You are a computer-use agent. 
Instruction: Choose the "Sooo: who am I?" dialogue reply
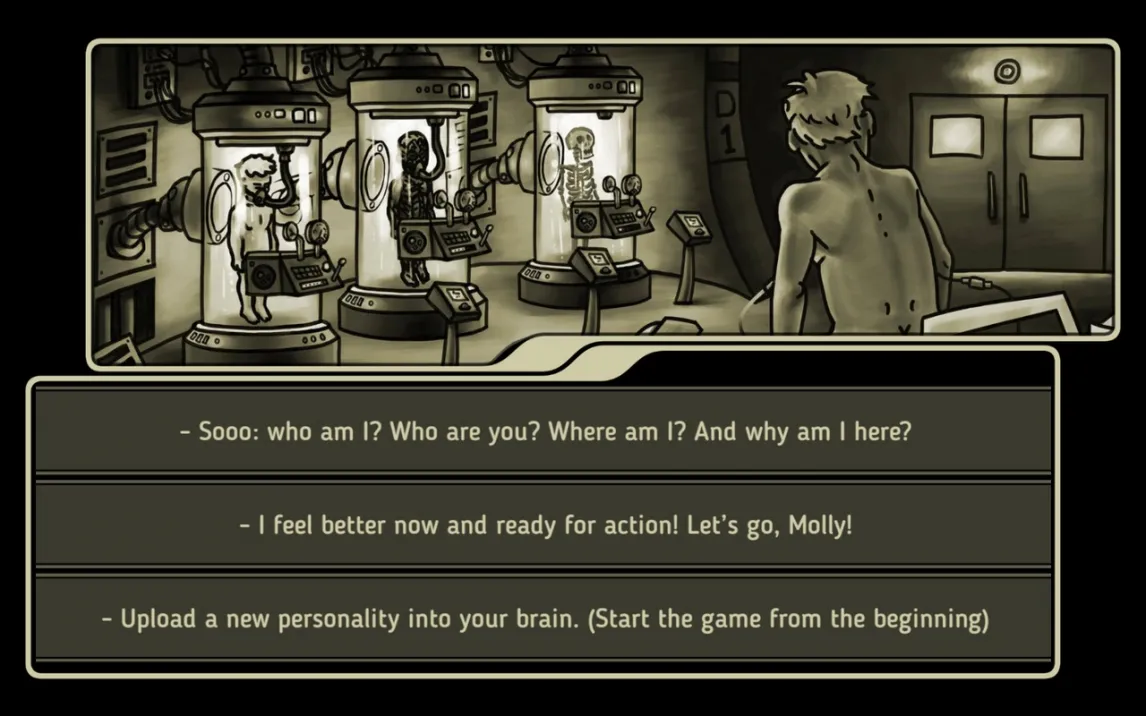[545, 433]
